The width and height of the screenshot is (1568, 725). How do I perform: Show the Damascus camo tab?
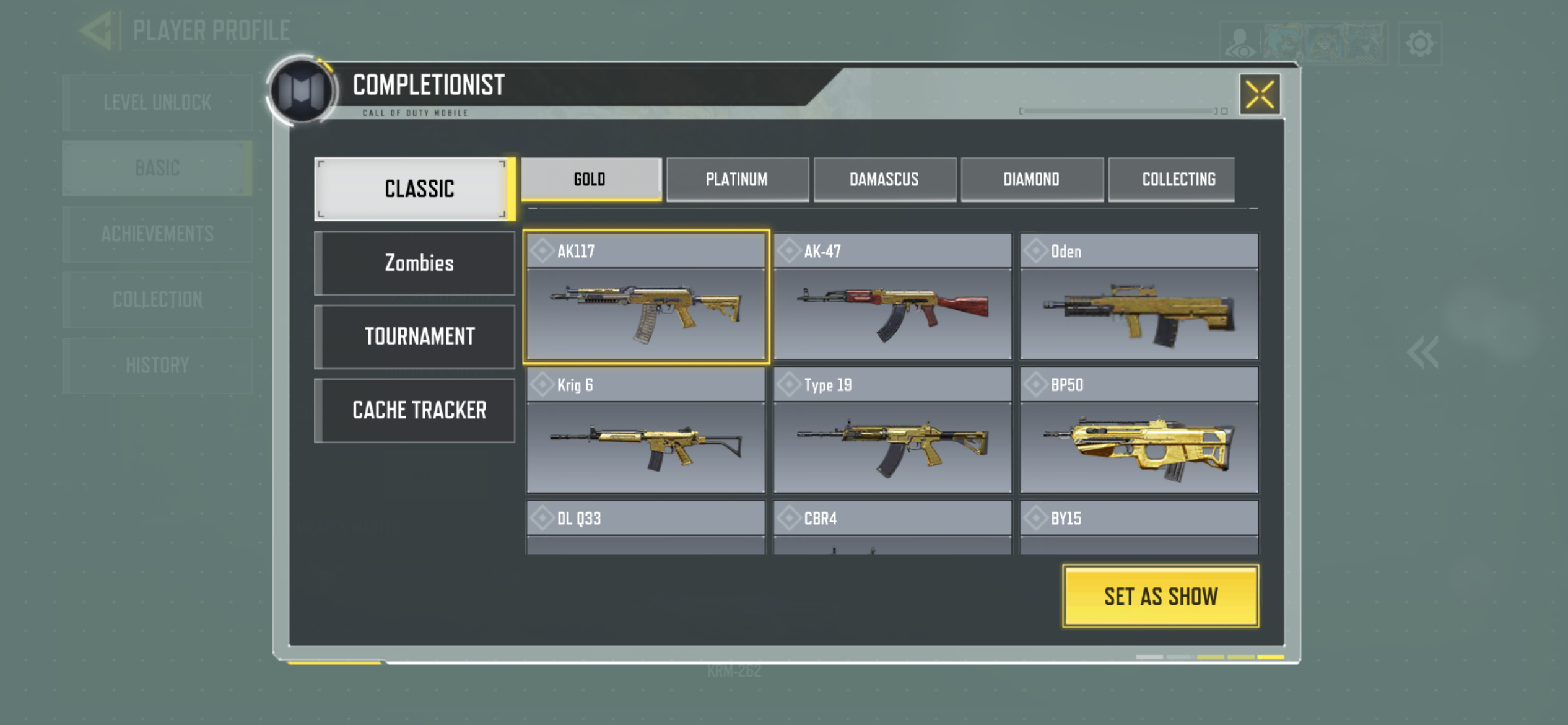[x=884, y=180]
